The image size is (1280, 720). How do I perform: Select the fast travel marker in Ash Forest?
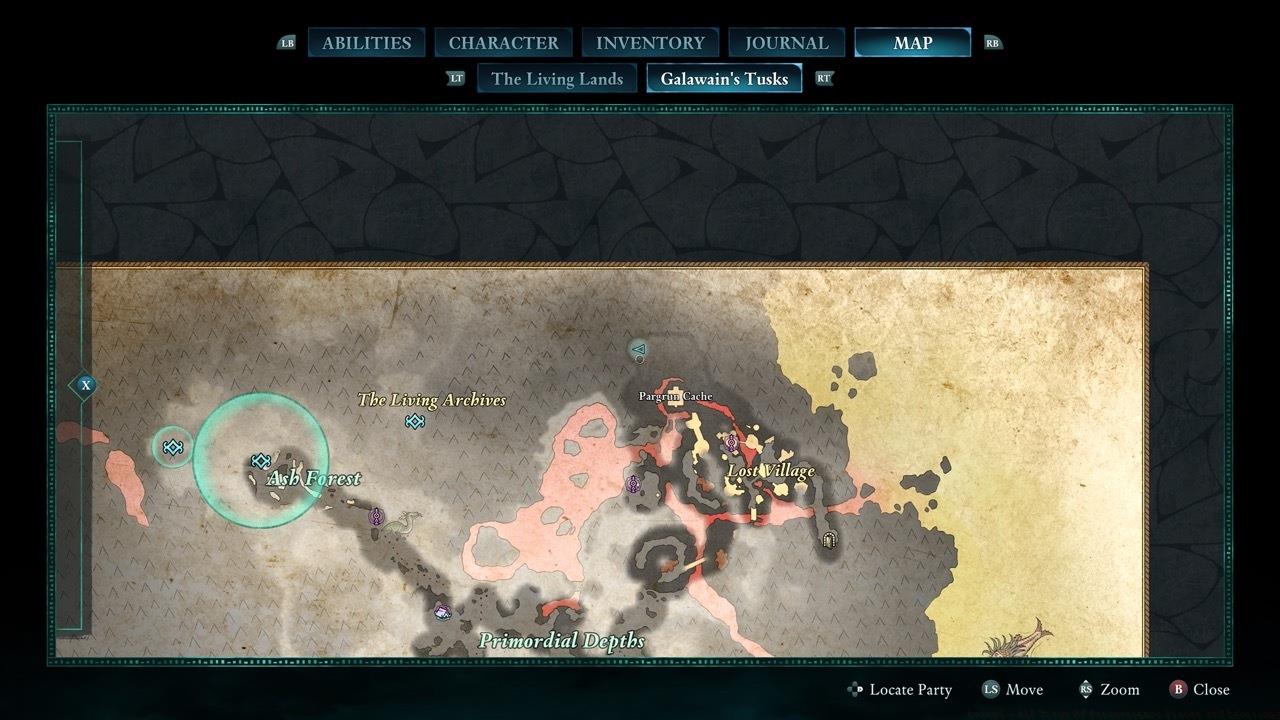pos(261,461)
